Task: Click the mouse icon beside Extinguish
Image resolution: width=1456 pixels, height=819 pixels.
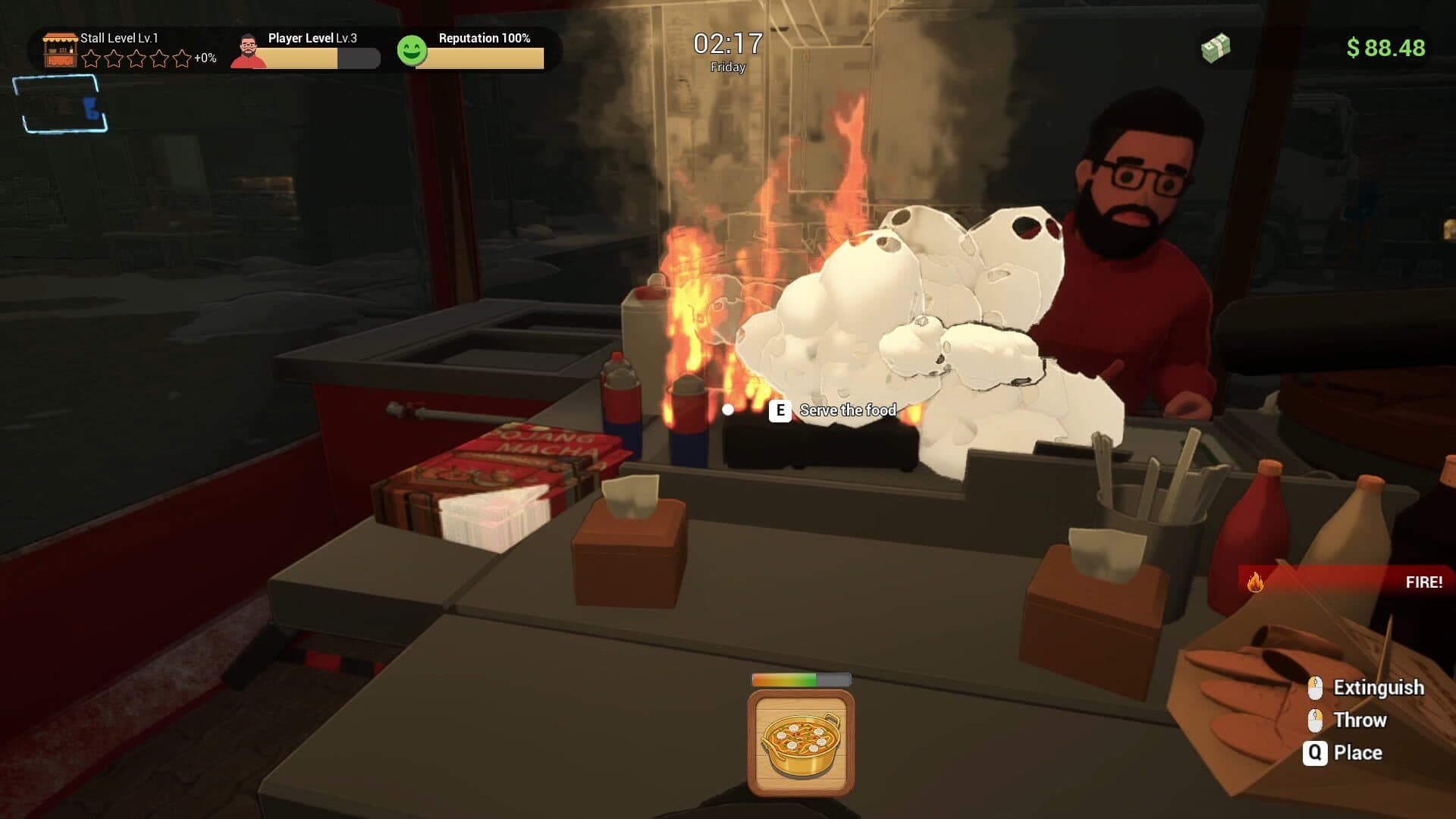Action: (1315, 688)
